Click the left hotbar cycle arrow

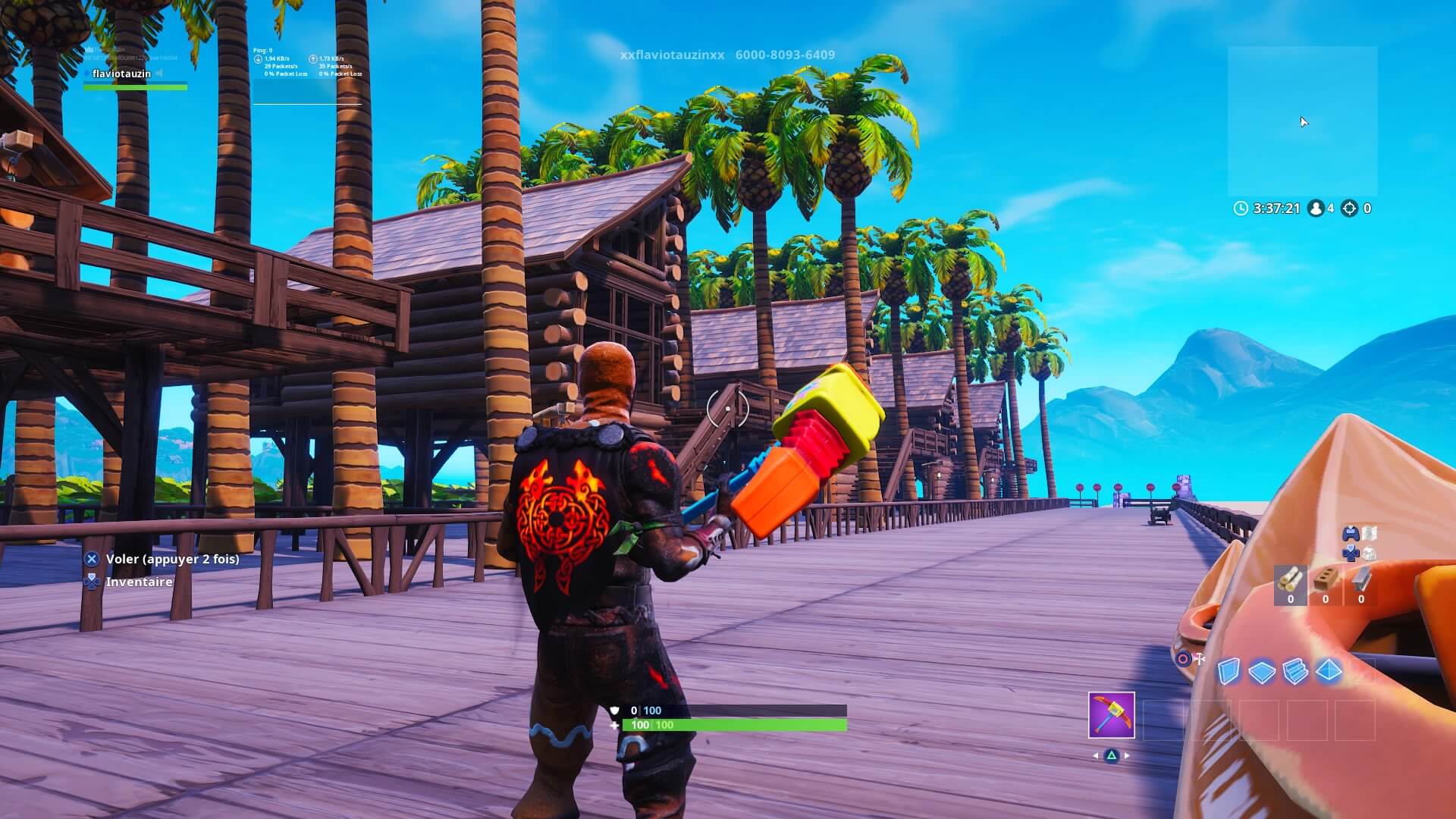click(x=1095, y=756)
